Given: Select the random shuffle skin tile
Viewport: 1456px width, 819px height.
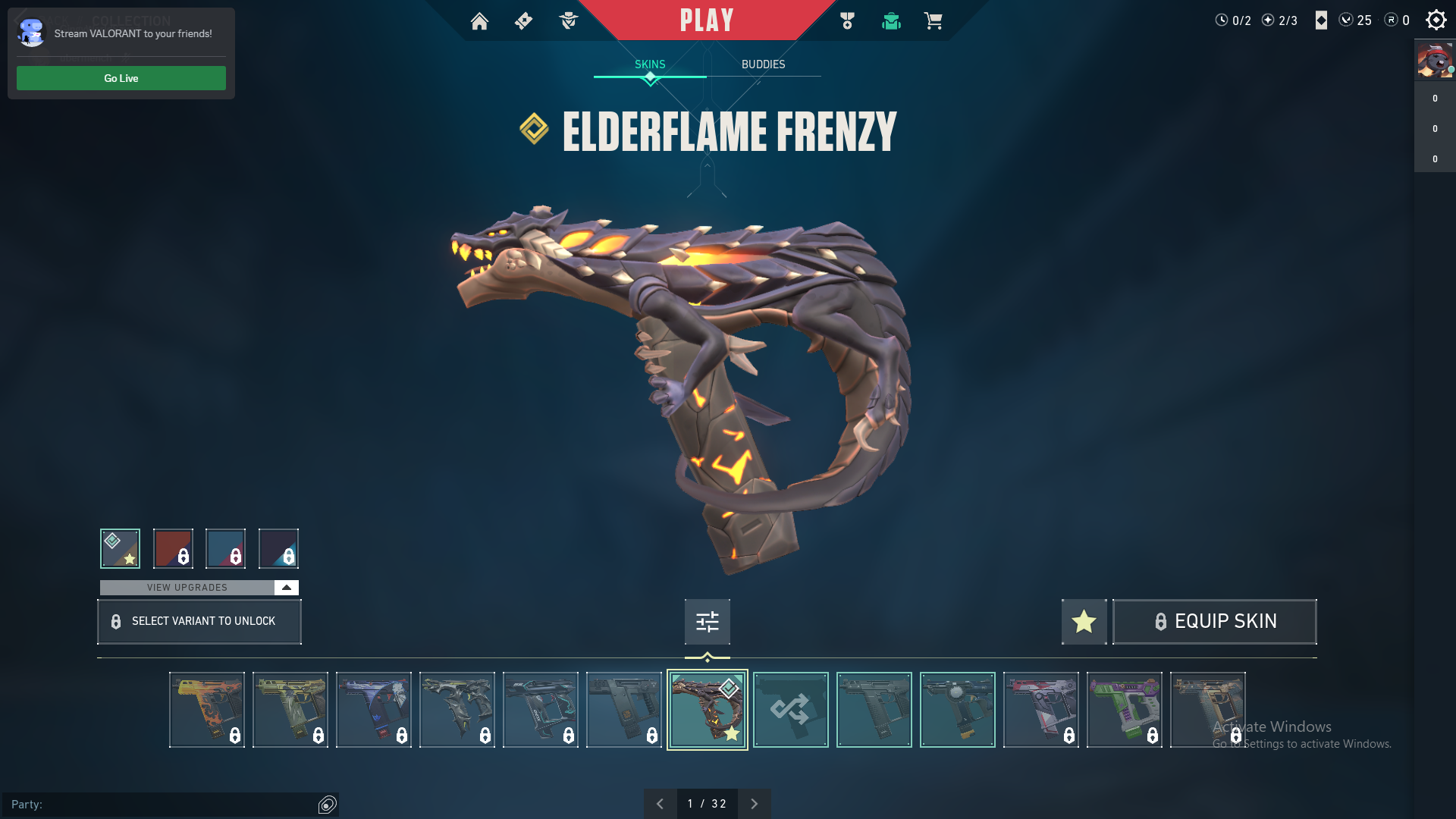Looking at the screenshot, I should coord(790,710).
